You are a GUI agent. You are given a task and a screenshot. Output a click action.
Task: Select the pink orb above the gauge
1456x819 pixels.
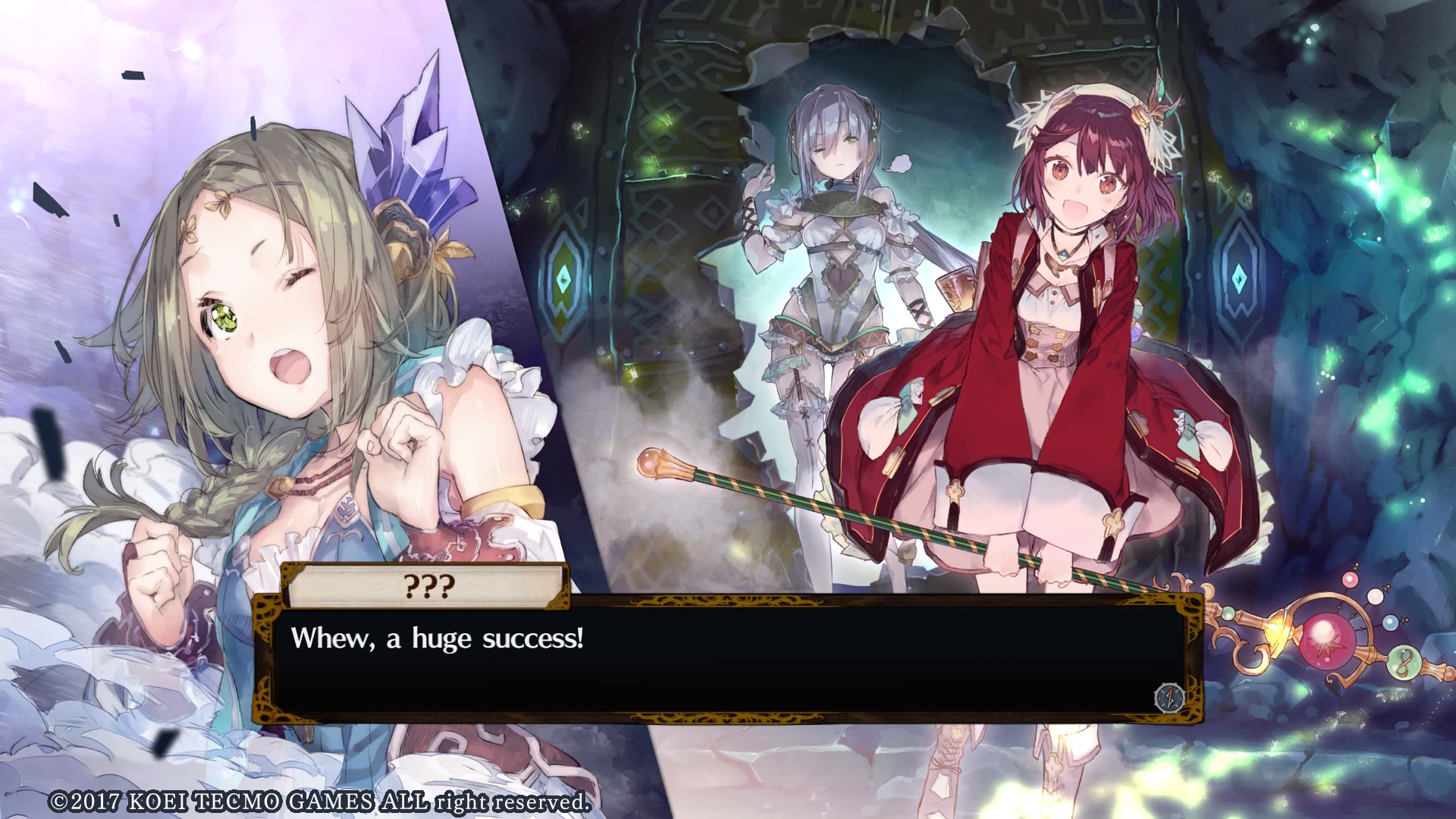tap(1349, 581)
